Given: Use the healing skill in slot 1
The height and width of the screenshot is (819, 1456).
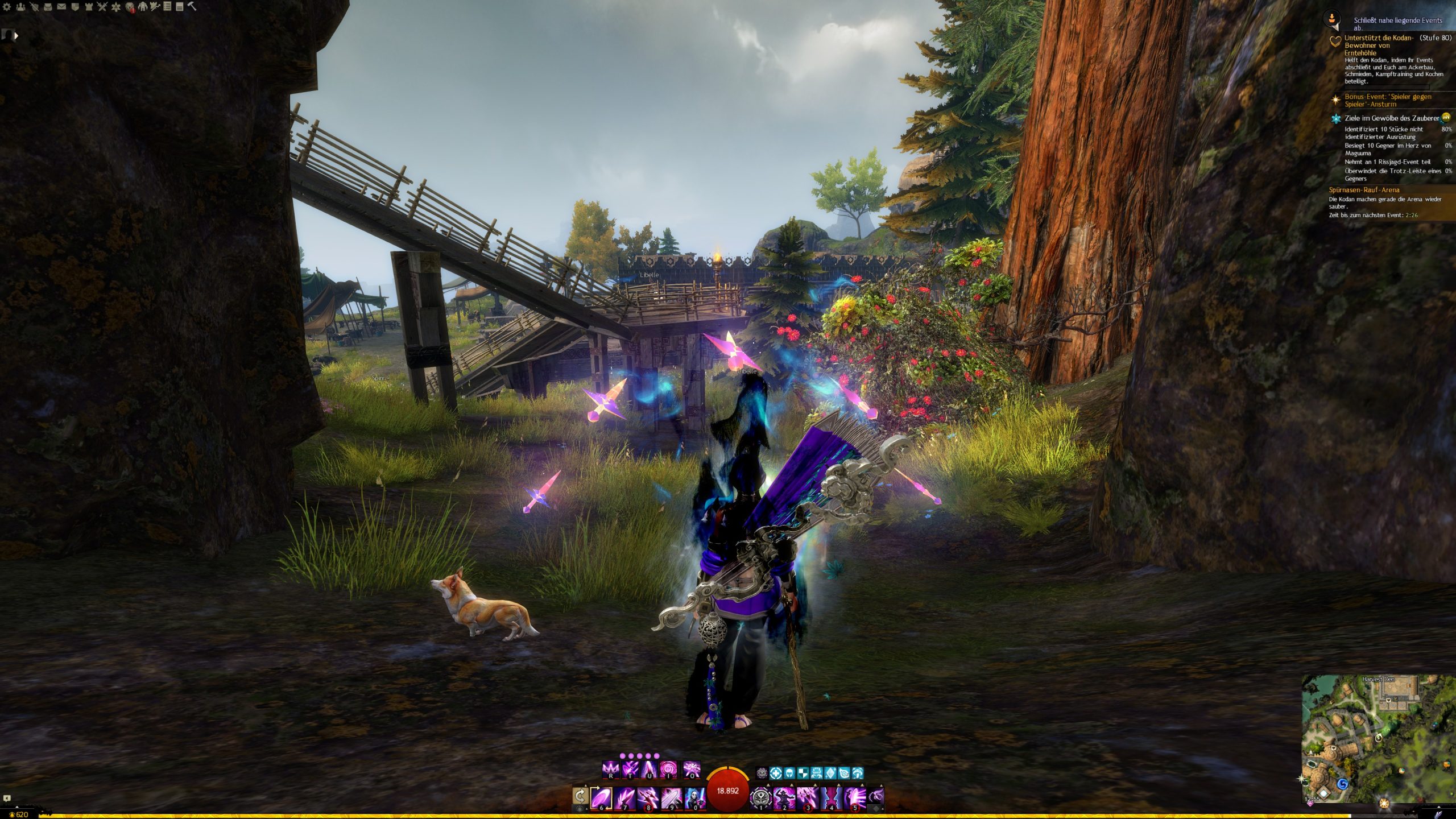Looking at the screenshot, I should pyautogui.click(x=761, y=797).
